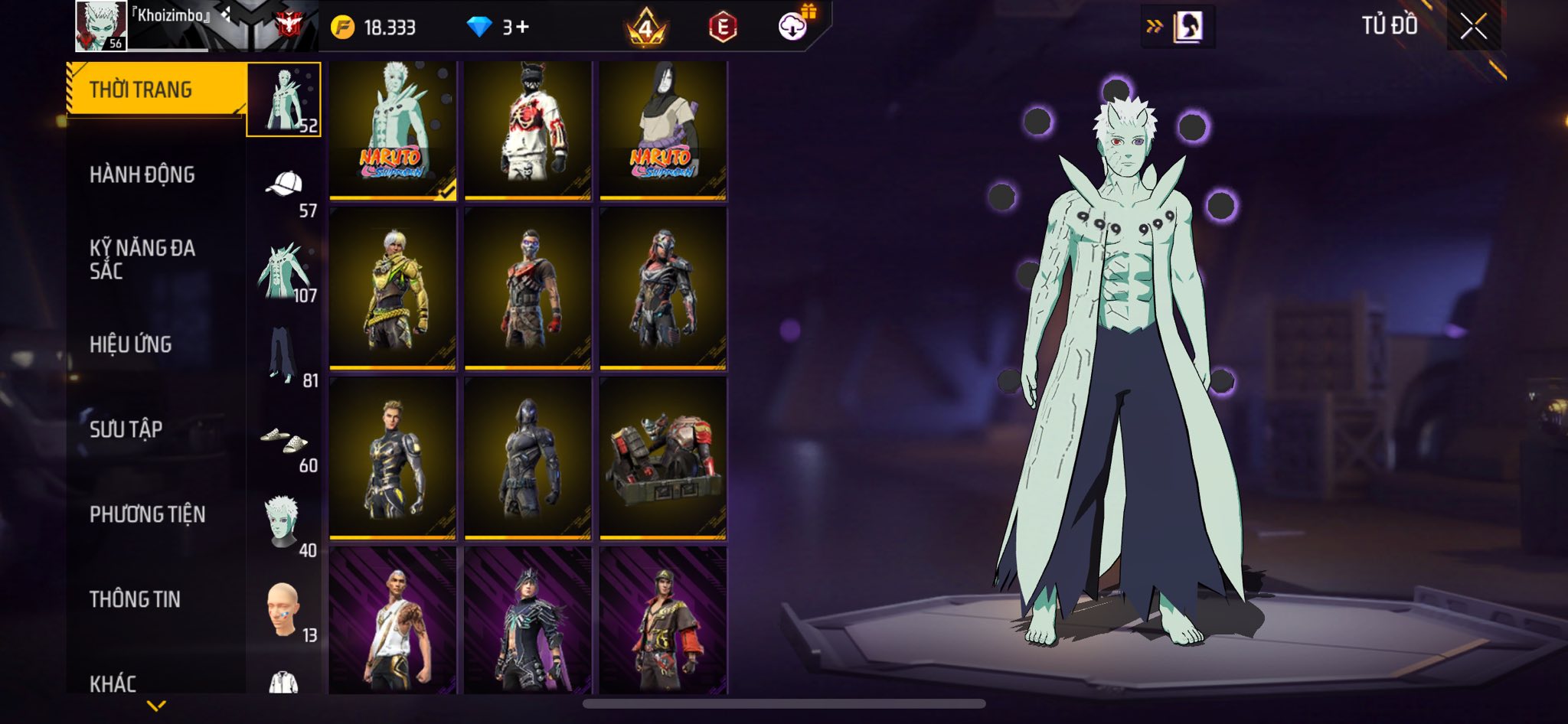Image resolution: width=1568 pixels, height=724 pixels.
Task: Open the Hành Động category
Action: (x=142, y=175)
